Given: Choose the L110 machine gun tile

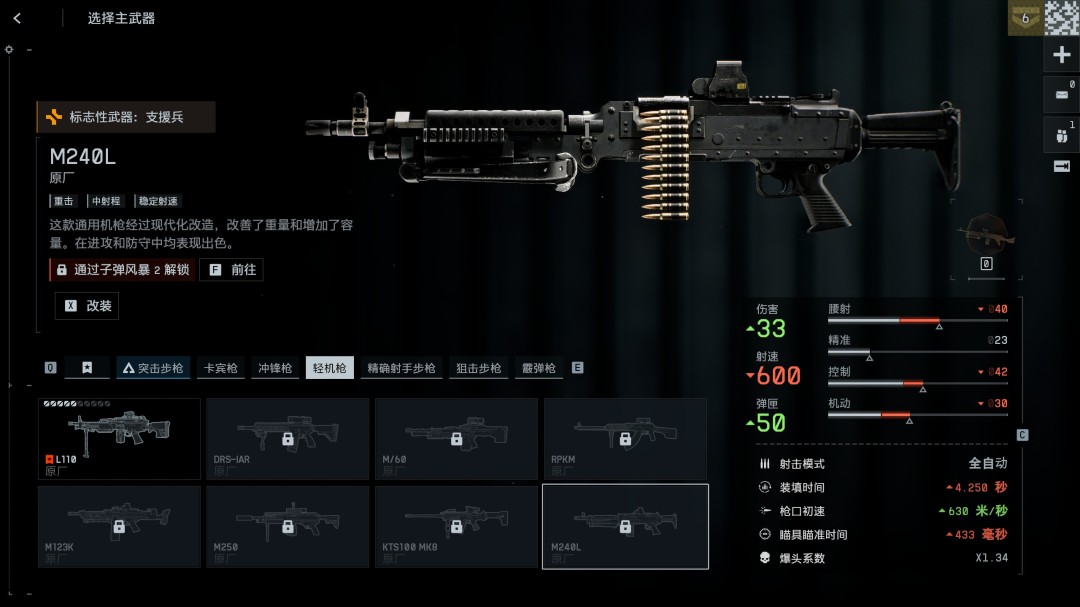Looking at the screenshot, I should coord(119,439).
